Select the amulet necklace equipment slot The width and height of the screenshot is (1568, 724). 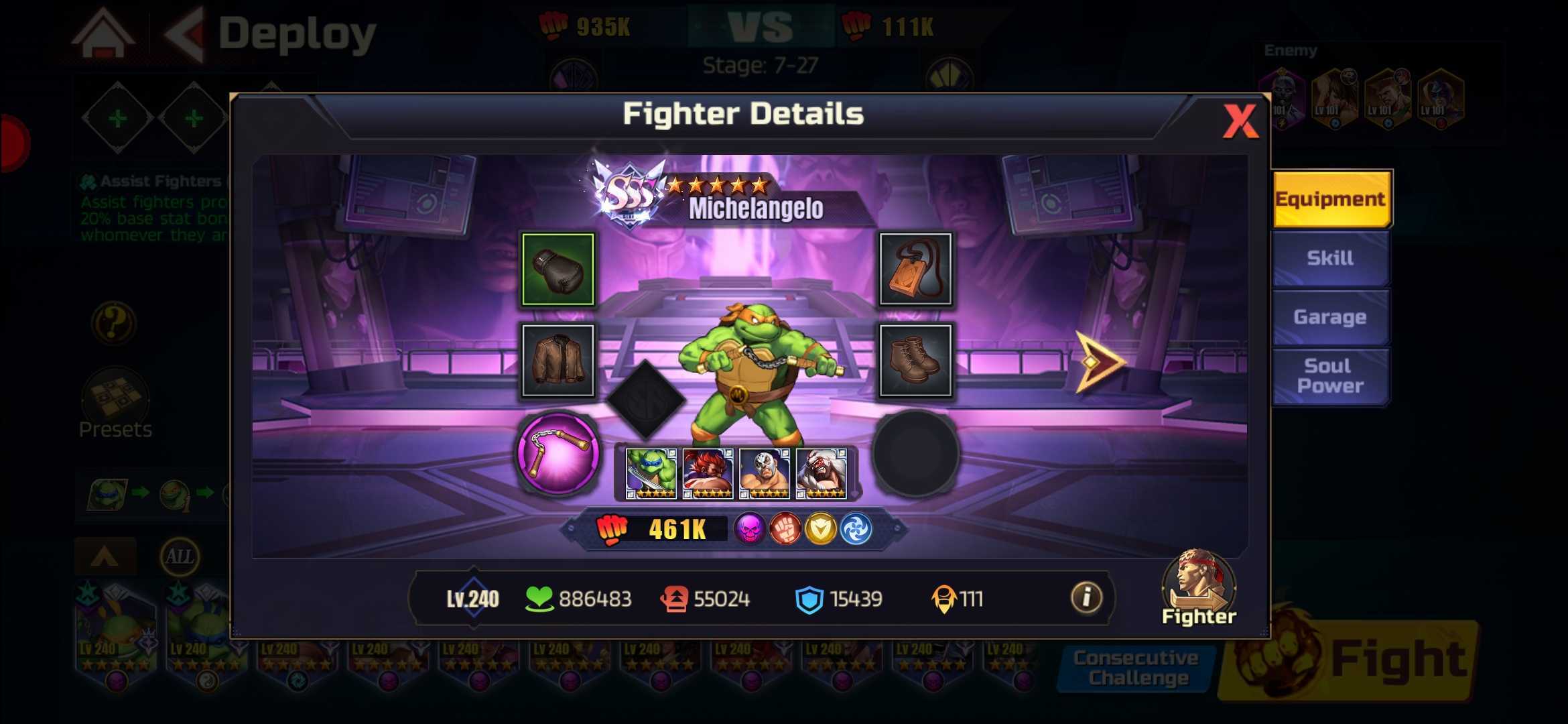[915, 269]
